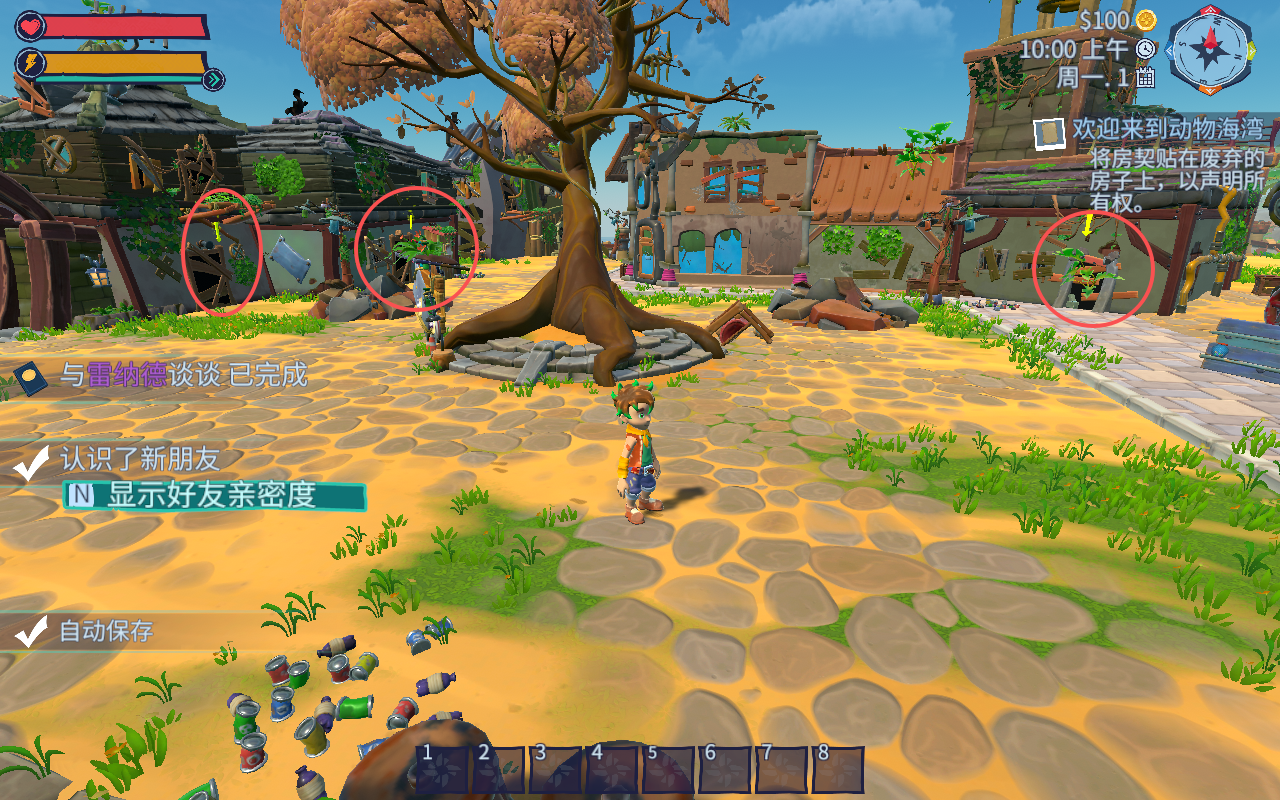
Task: Select hotbar slot 1
Action: 442,770
